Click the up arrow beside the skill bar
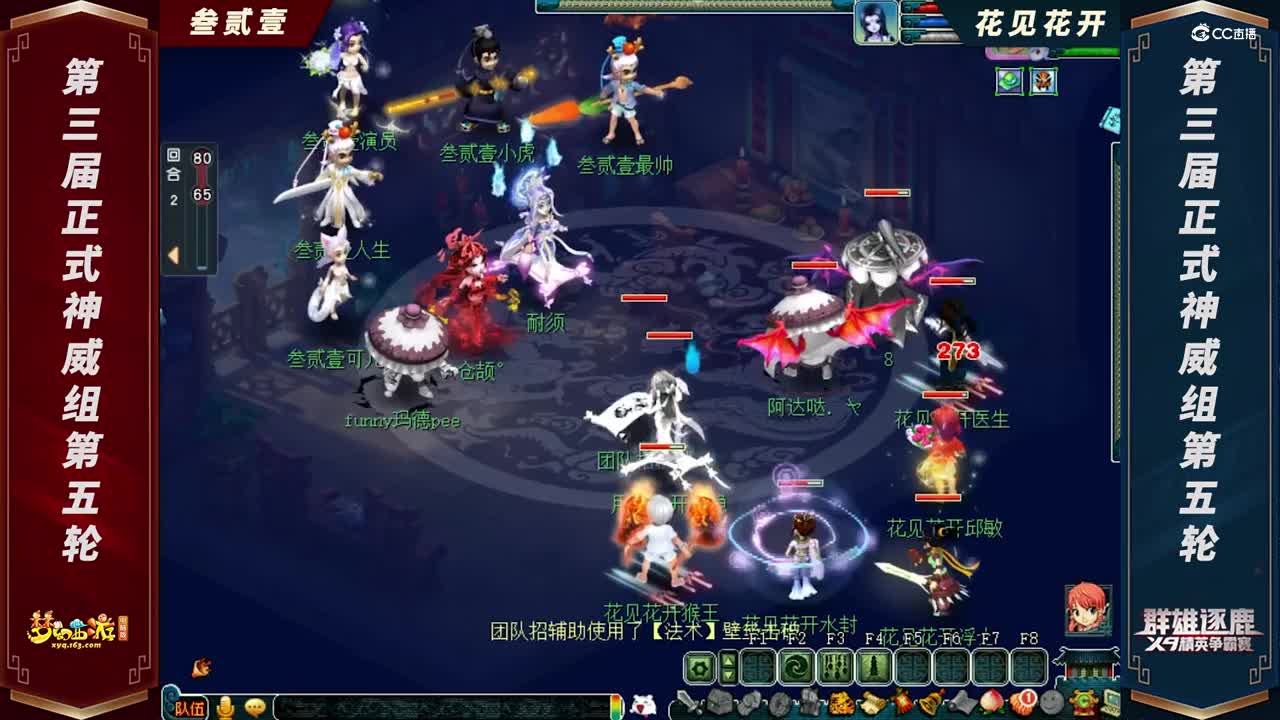This screenshot has height=720, width=1280. point(727,659)
